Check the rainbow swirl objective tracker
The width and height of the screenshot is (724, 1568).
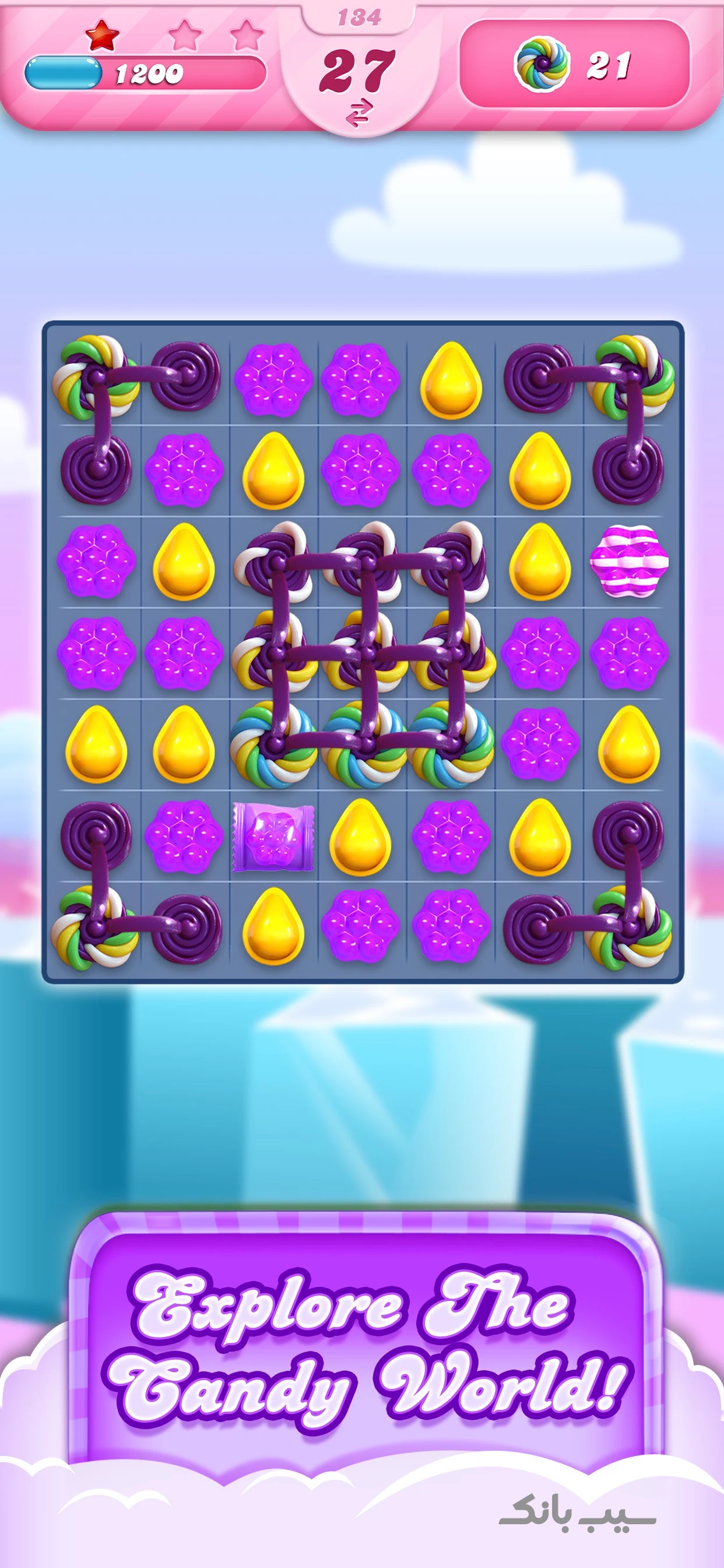tap(574, 64)
